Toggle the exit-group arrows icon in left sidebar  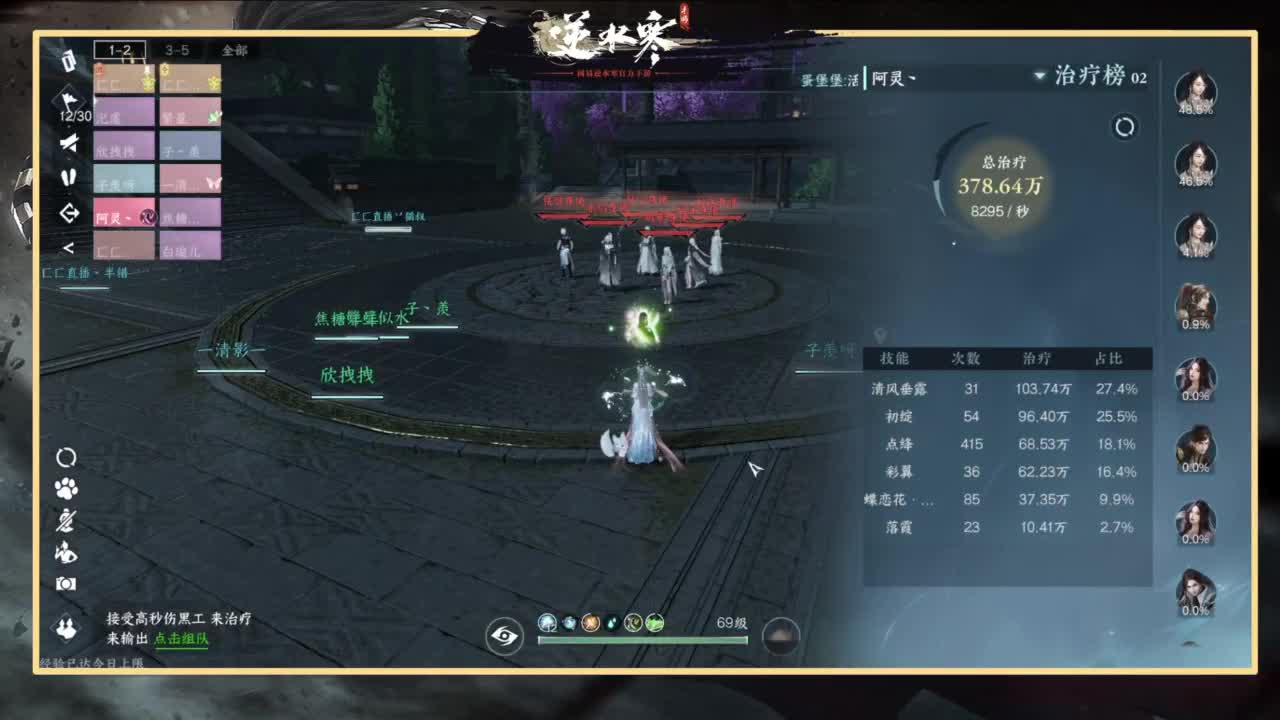(x=68, y=213)
